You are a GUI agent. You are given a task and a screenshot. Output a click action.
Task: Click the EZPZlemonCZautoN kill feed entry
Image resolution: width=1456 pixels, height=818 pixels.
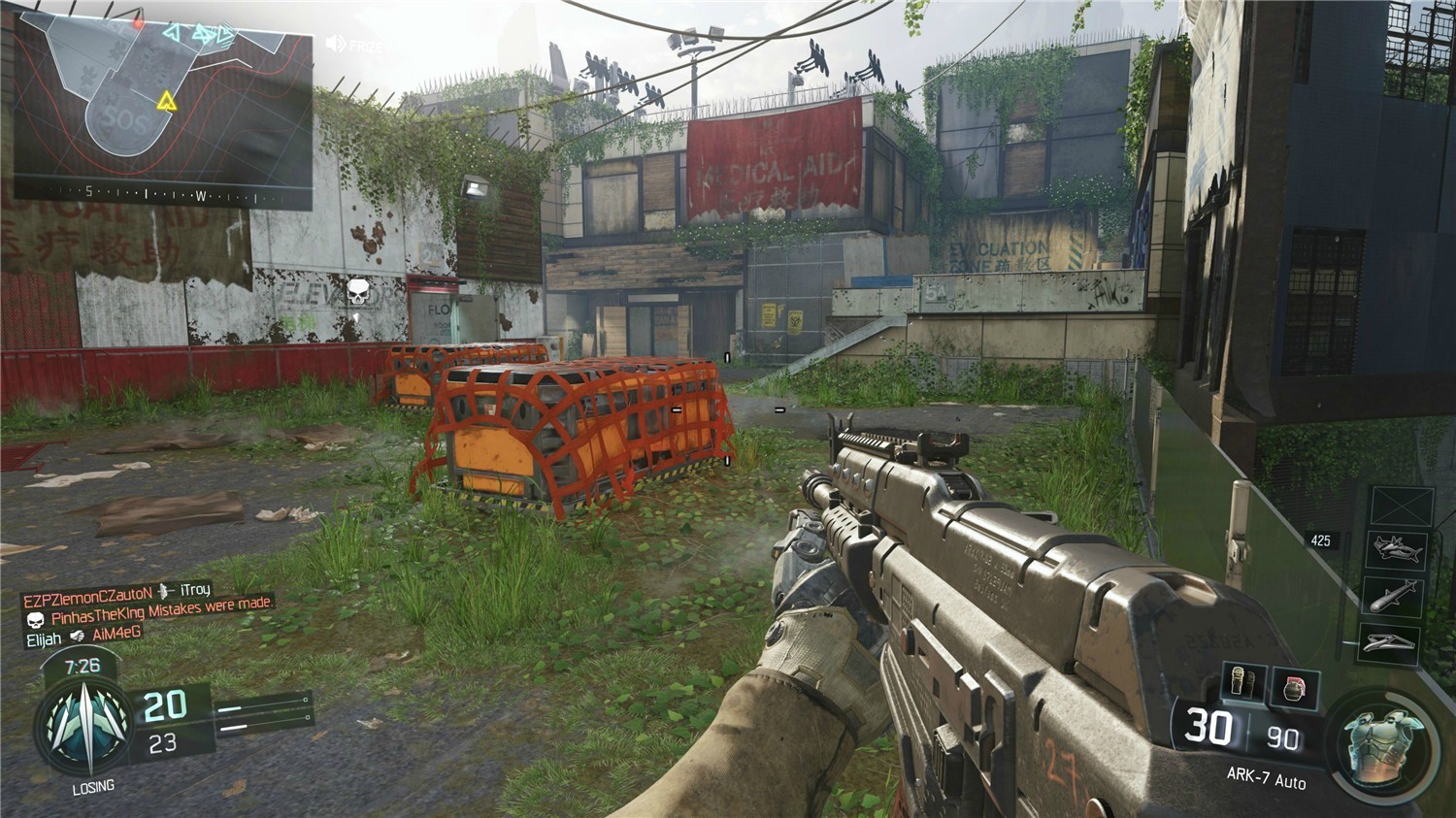[116, 592]
